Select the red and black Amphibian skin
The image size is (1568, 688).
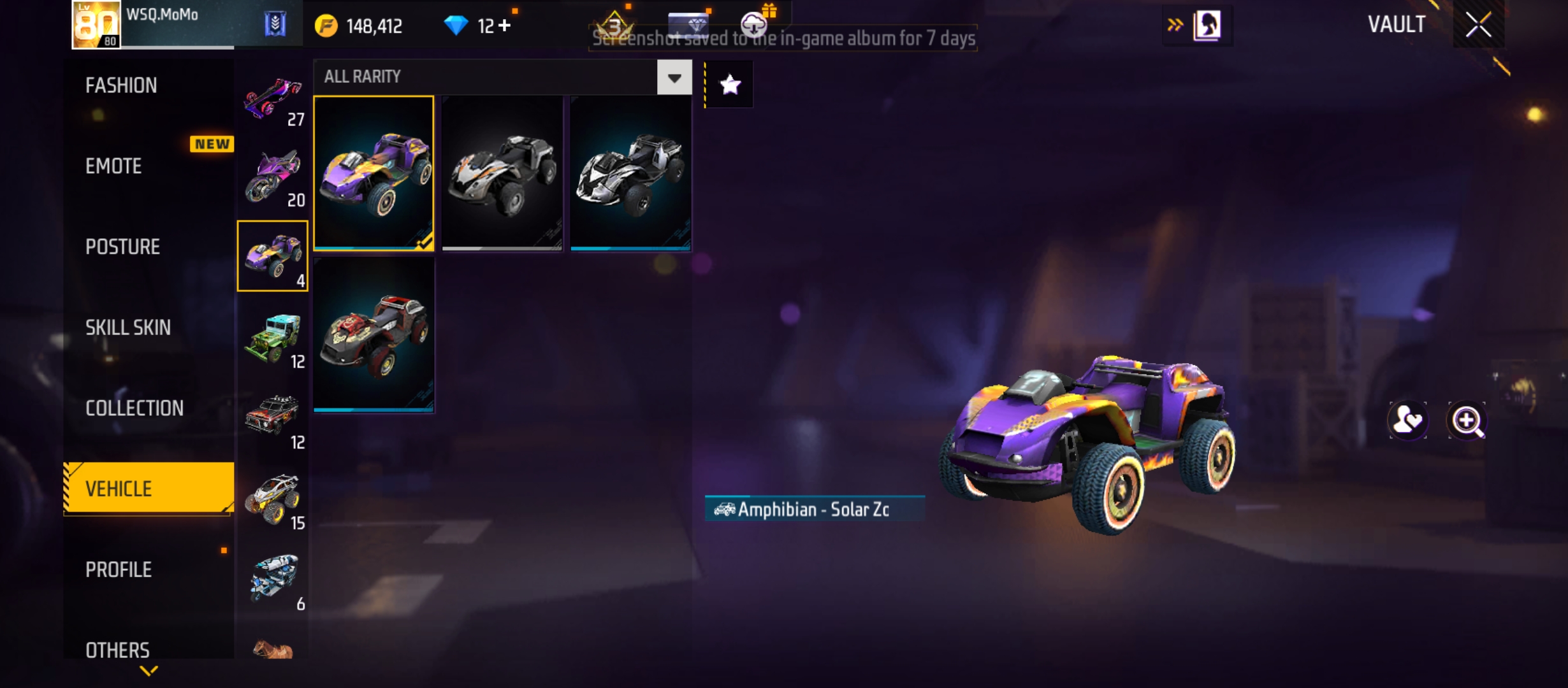pos(374,335)
